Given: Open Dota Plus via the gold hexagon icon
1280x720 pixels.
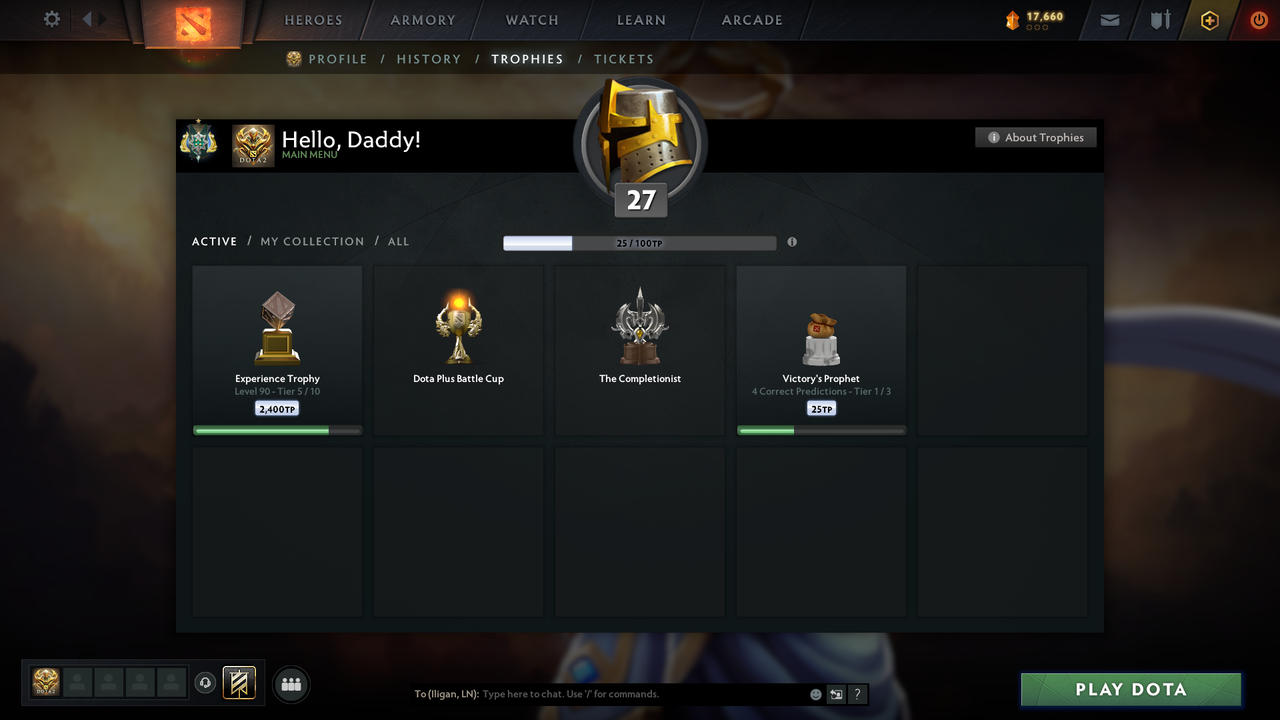Looking at the screenshot, I should tap(1208, 20).
